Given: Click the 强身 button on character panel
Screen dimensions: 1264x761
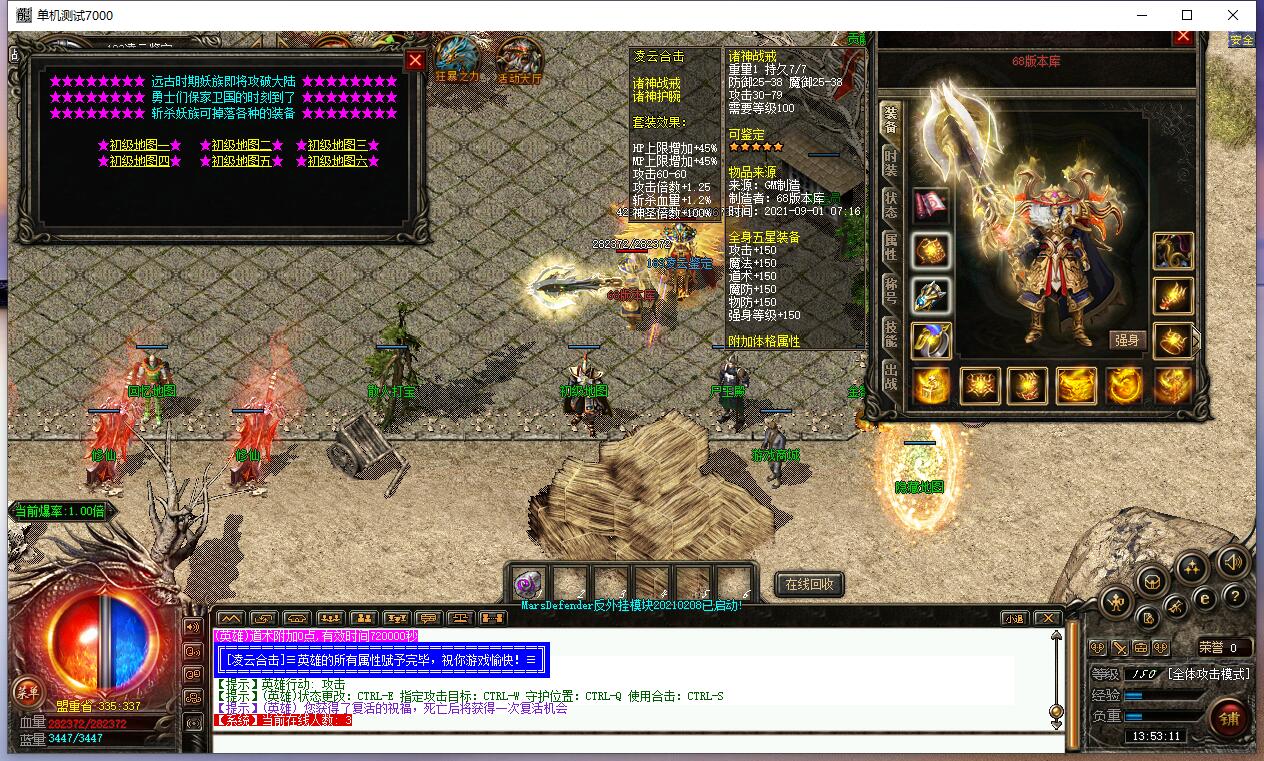Looking at the screenshot, I should (x=1127, y=340).
